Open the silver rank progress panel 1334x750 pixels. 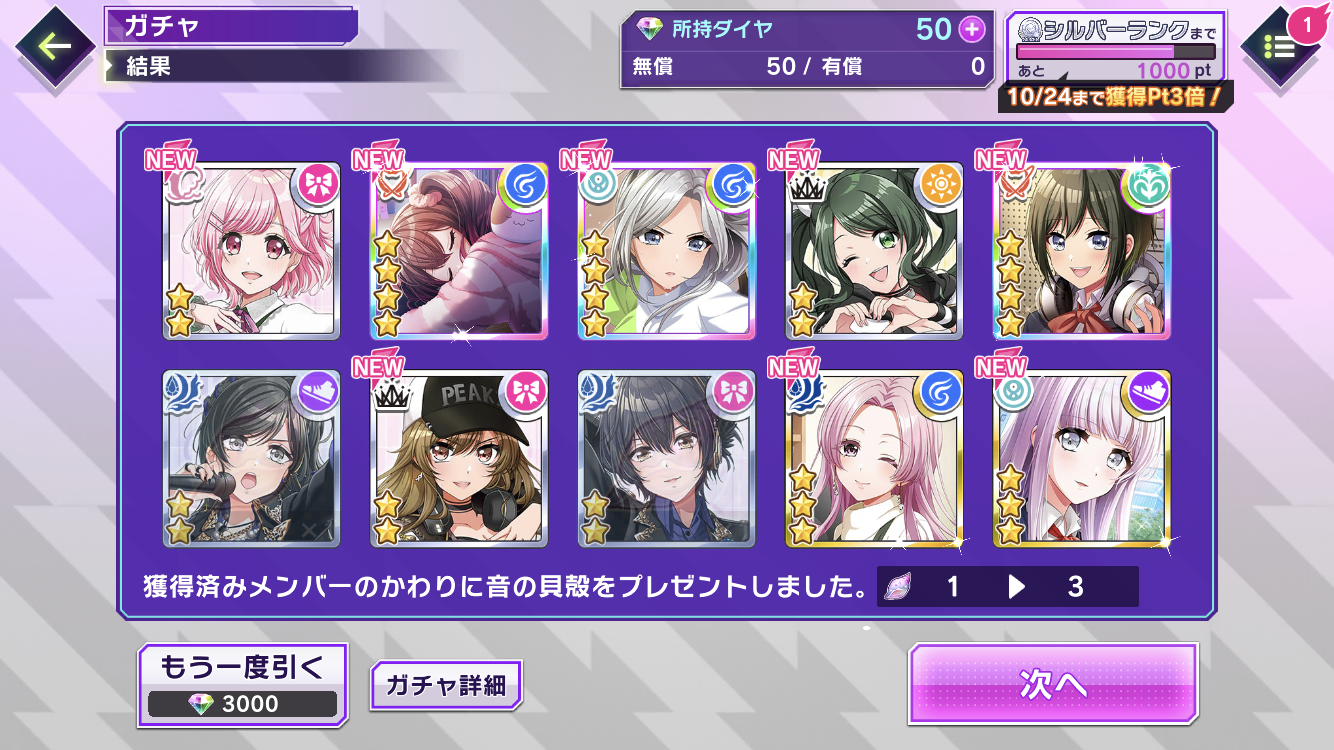(x=1115, y=49)
